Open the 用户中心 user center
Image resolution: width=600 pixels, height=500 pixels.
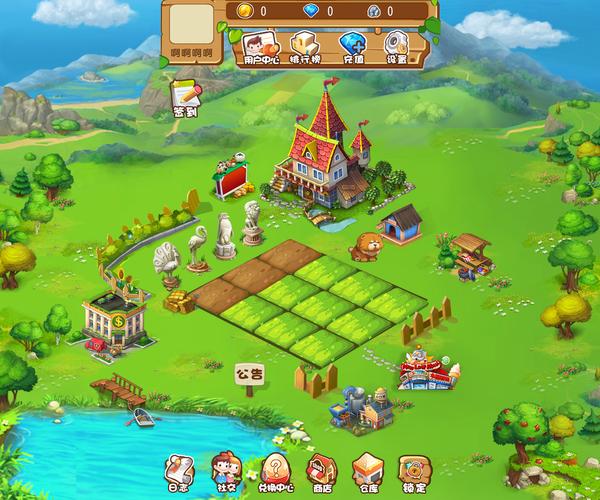point(258,47)
